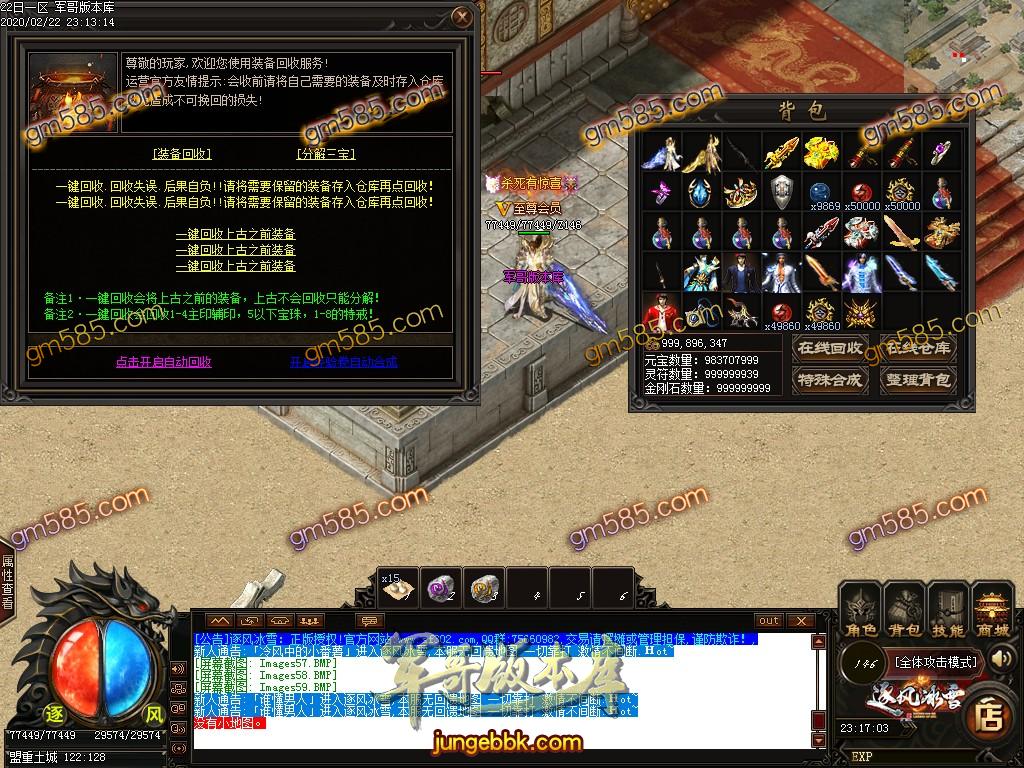Open the 角色 character panel
The image size is (1024, 768).
click(861, 612)
